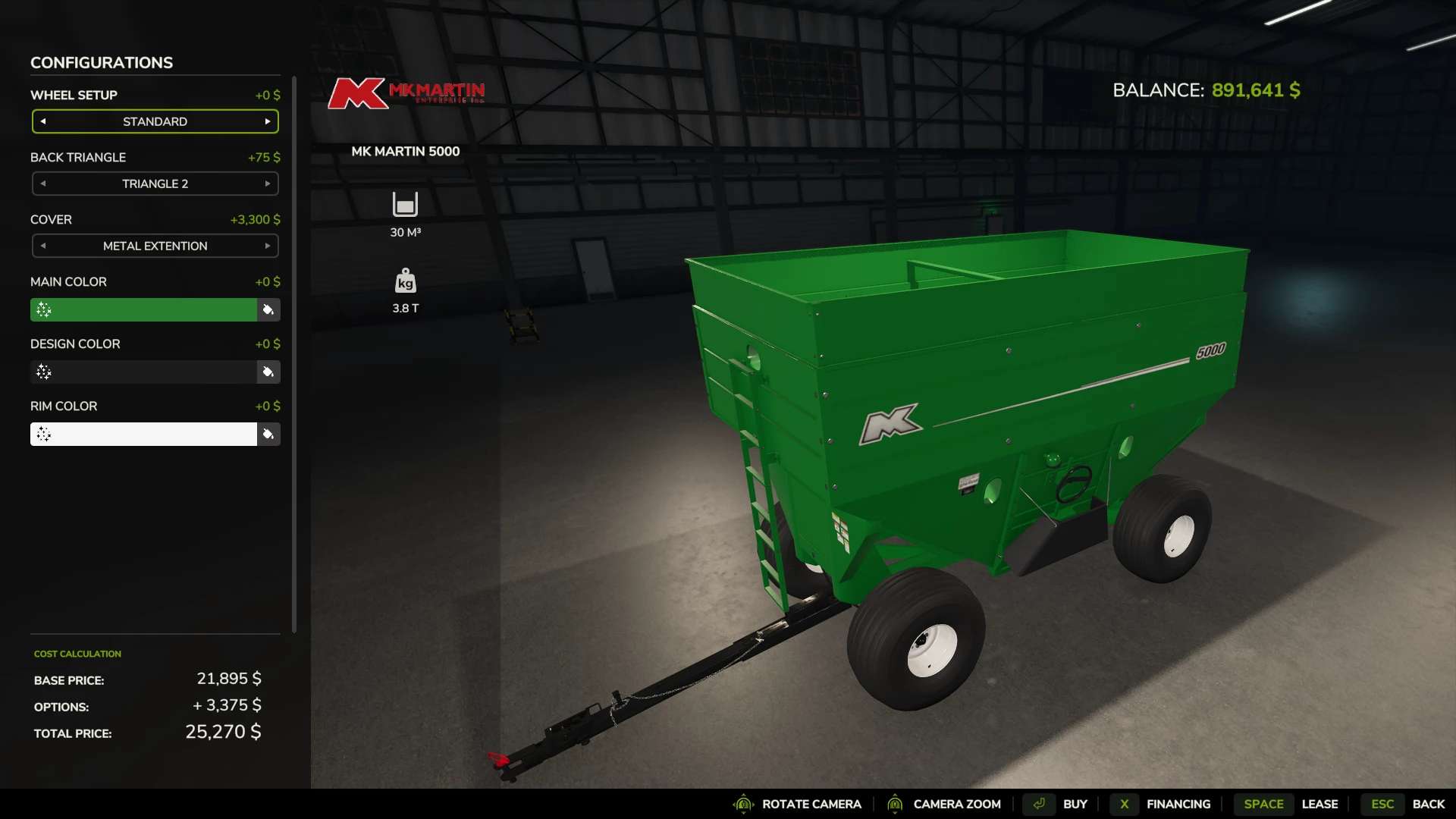Open the Main Color paint bucket picker
The width and height of the screenshot is (1456, 819).
click(268, 310)
